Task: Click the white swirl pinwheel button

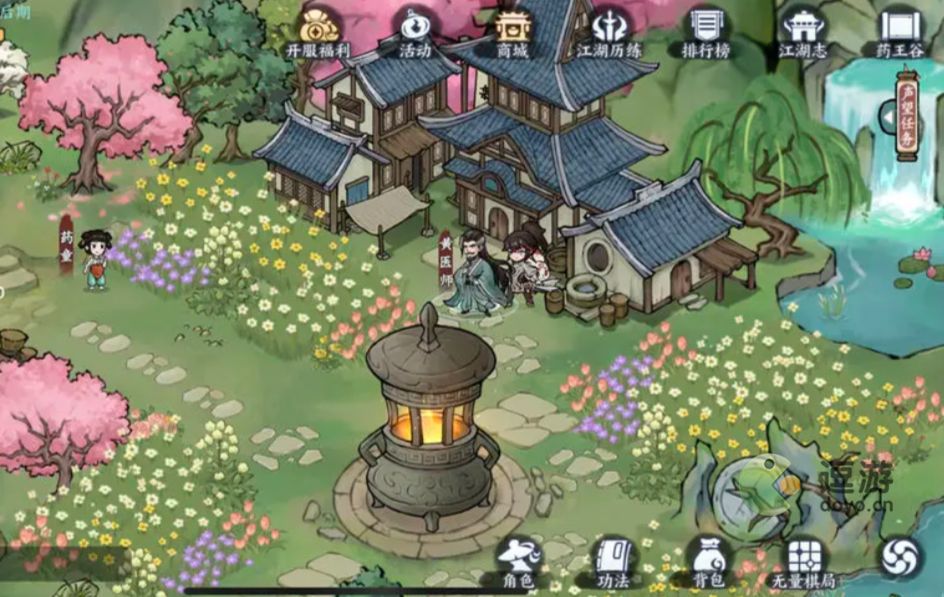Action: tap(900, 558)
